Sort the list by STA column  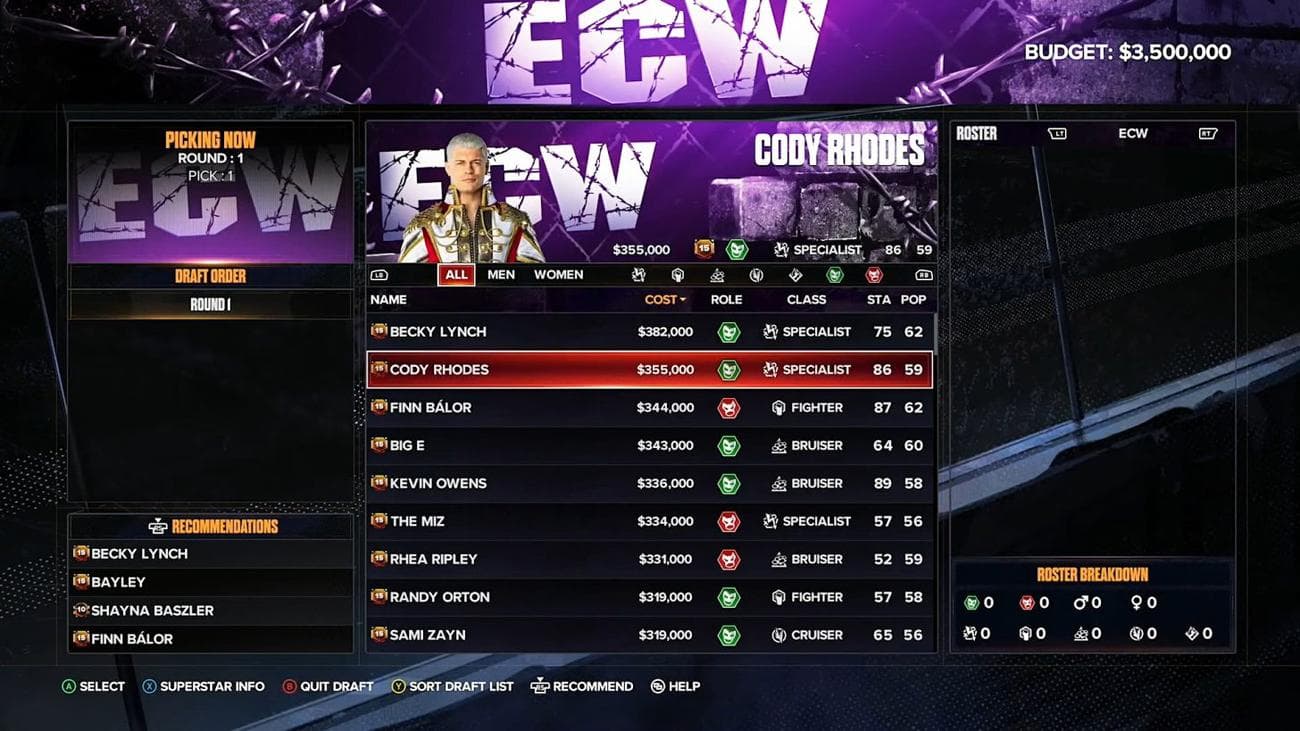tap(878, 300)
